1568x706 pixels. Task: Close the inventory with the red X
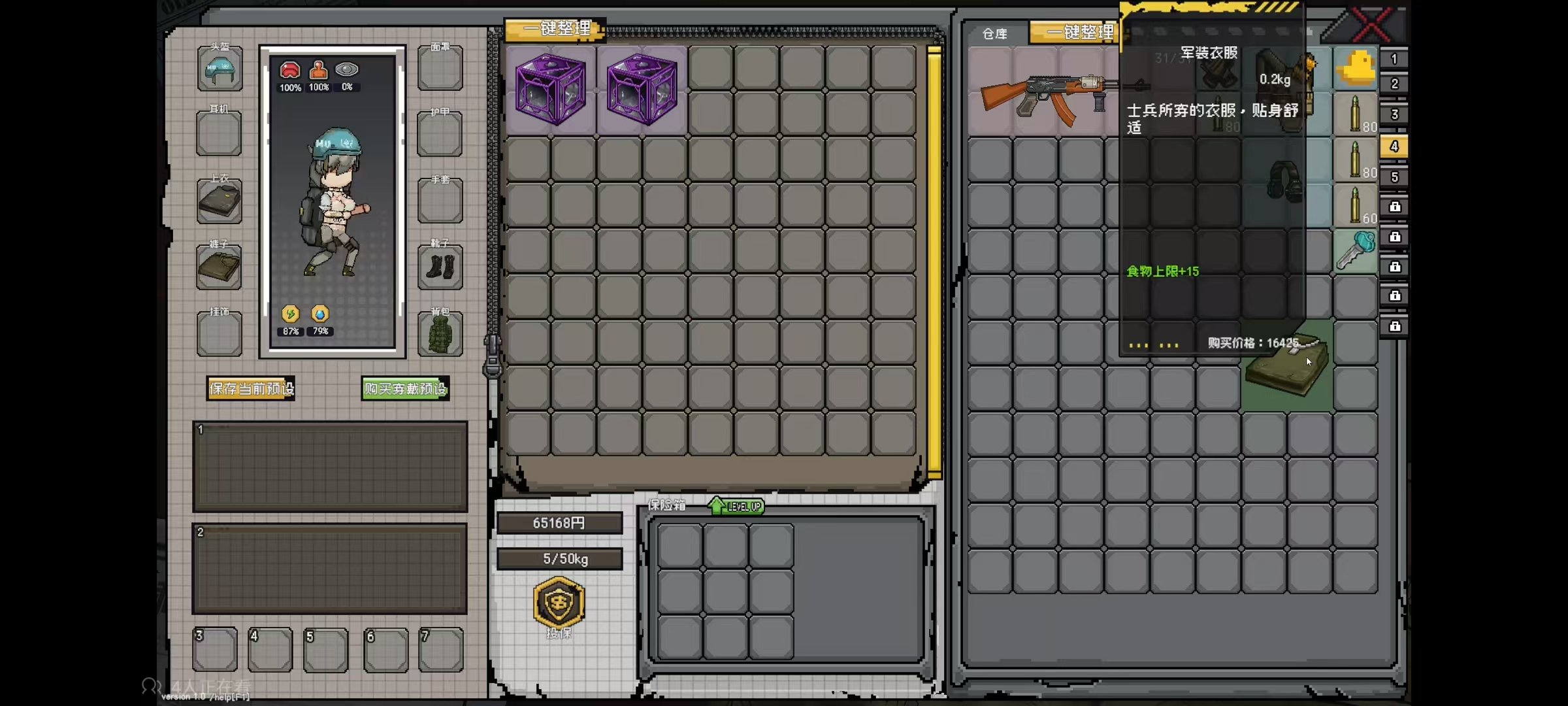(1371, 25)
